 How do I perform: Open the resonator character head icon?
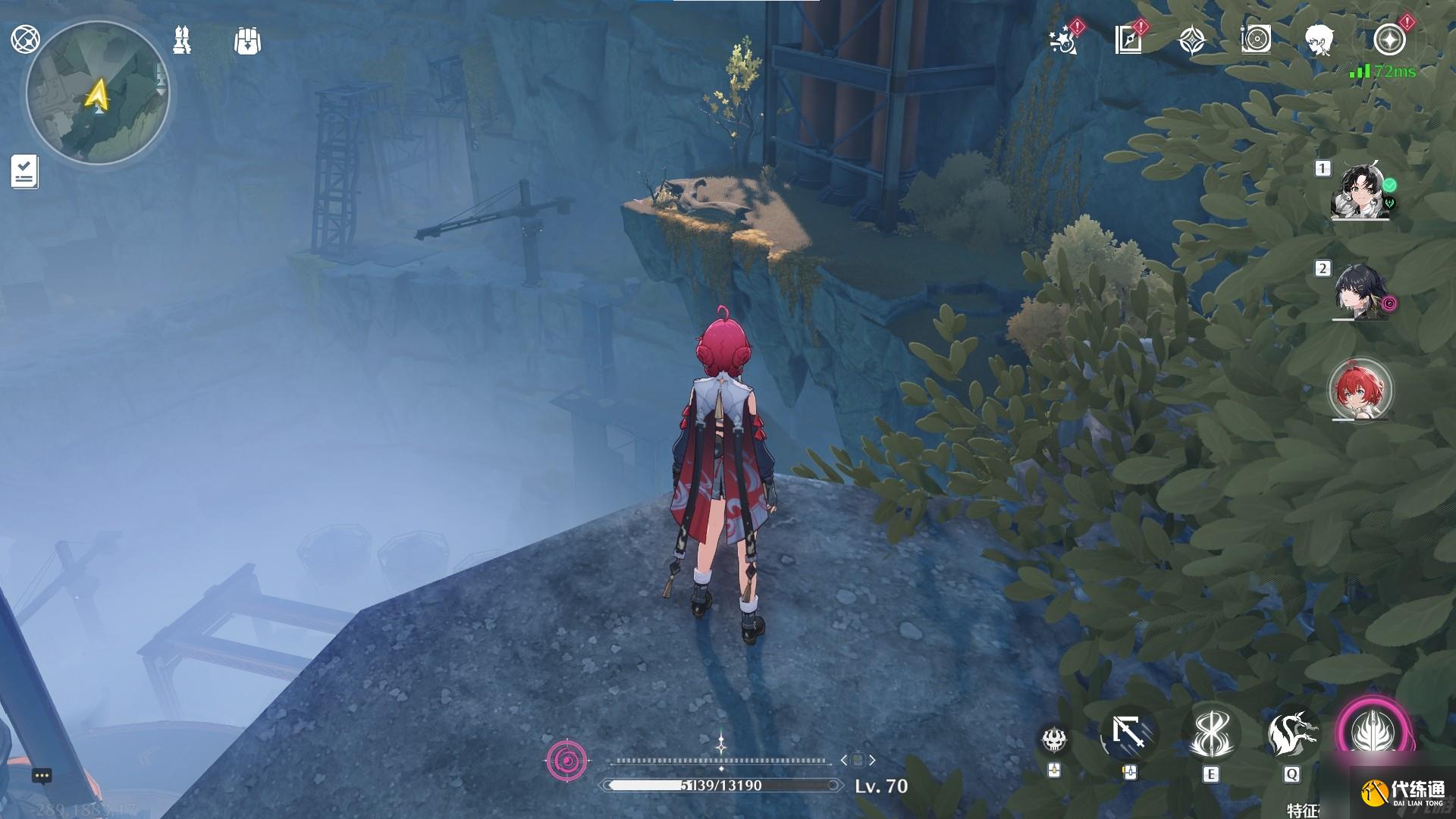click(1319, 40)
